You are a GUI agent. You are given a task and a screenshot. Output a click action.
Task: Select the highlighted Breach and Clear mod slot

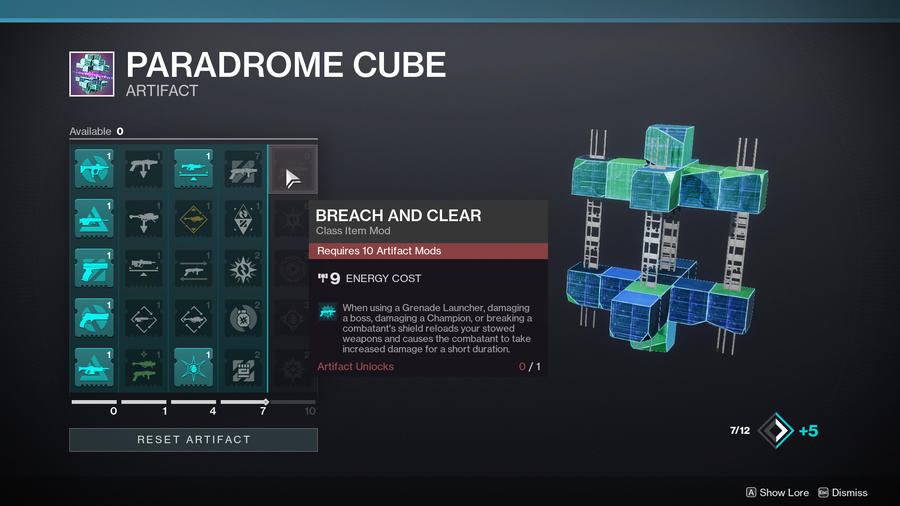click(292, 178)
